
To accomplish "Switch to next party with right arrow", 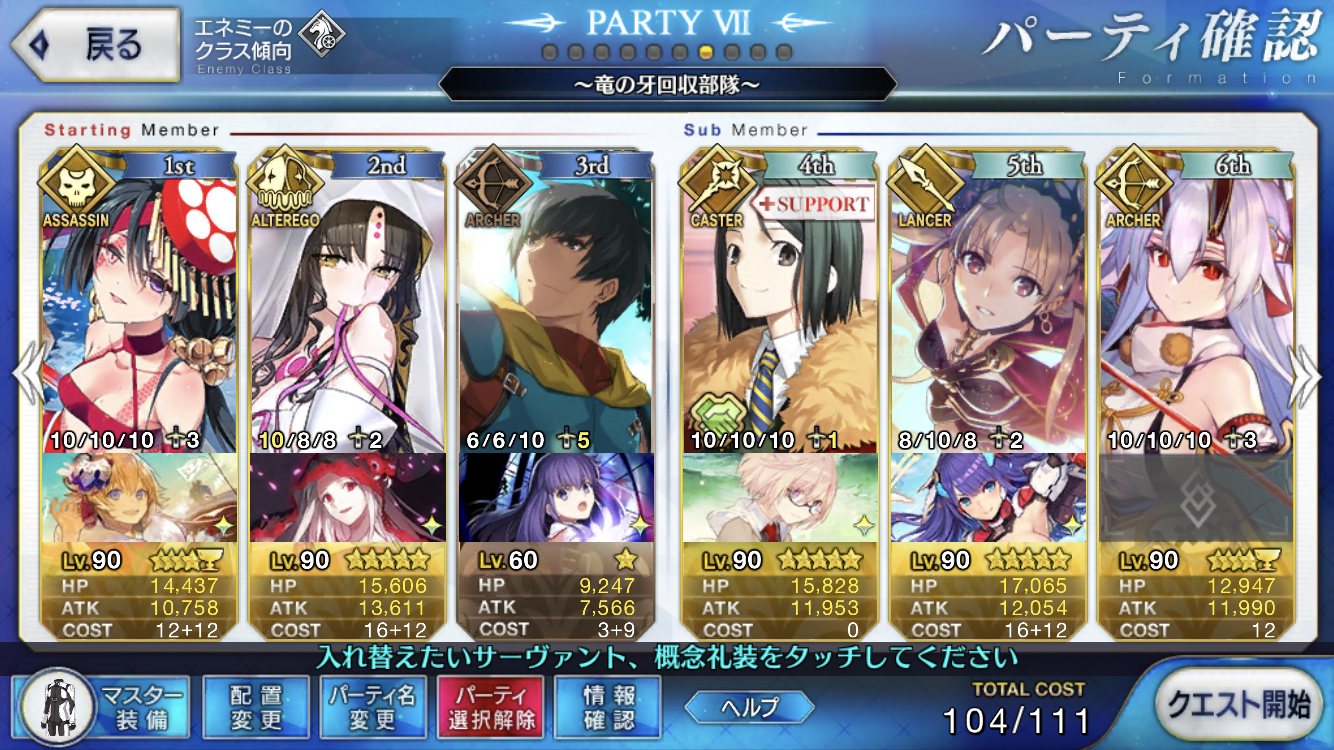I will pos(1306,377).
